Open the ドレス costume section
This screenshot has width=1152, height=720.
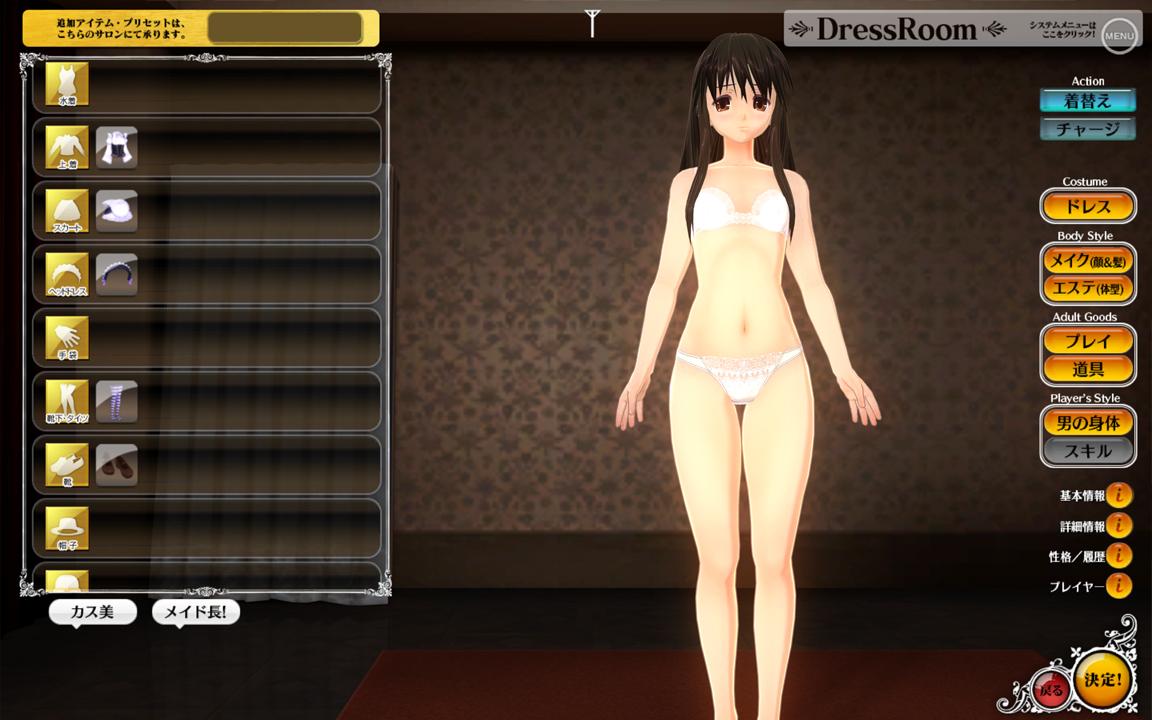click(1088, 207)
